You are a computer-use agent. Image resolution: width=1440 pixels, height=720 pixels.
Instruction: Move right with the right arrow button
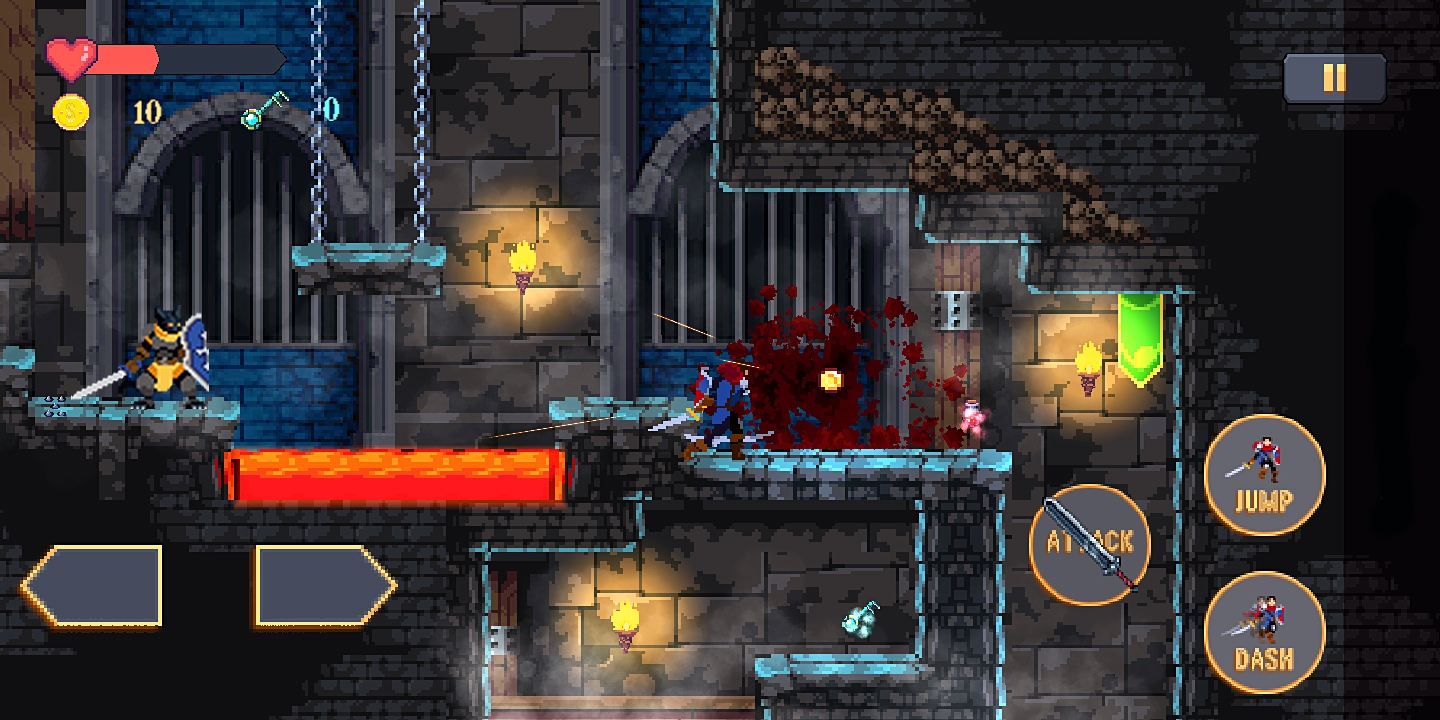coord(324,586)
